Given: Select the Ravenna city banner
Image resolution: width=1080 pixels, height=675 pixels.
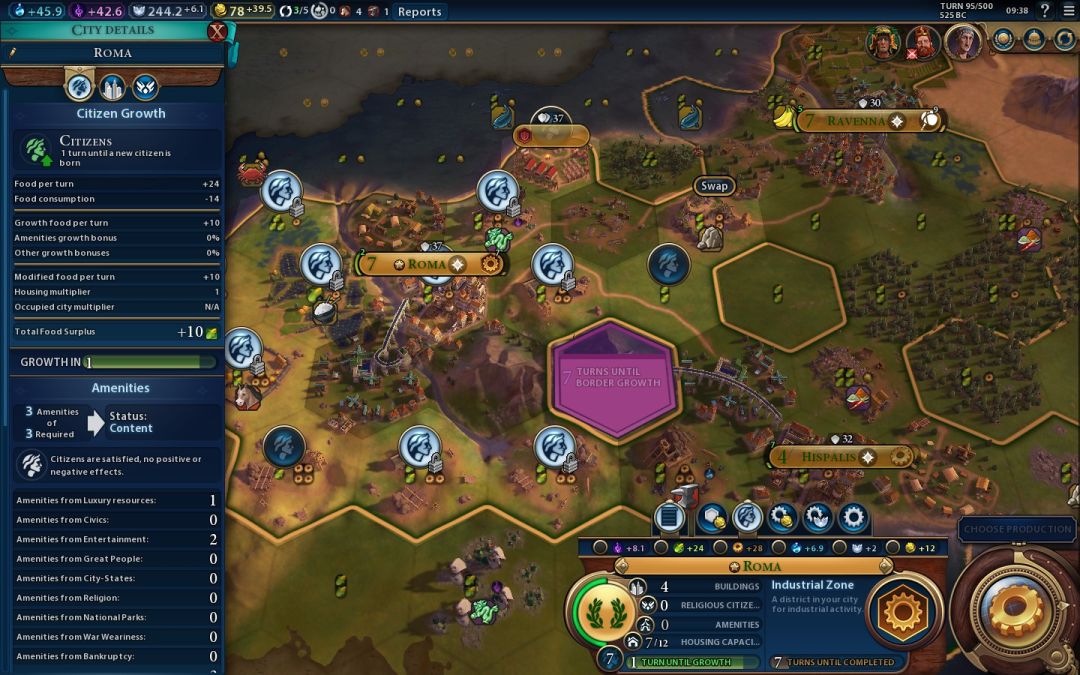Looking at the screenshot, I should [857, 121].
